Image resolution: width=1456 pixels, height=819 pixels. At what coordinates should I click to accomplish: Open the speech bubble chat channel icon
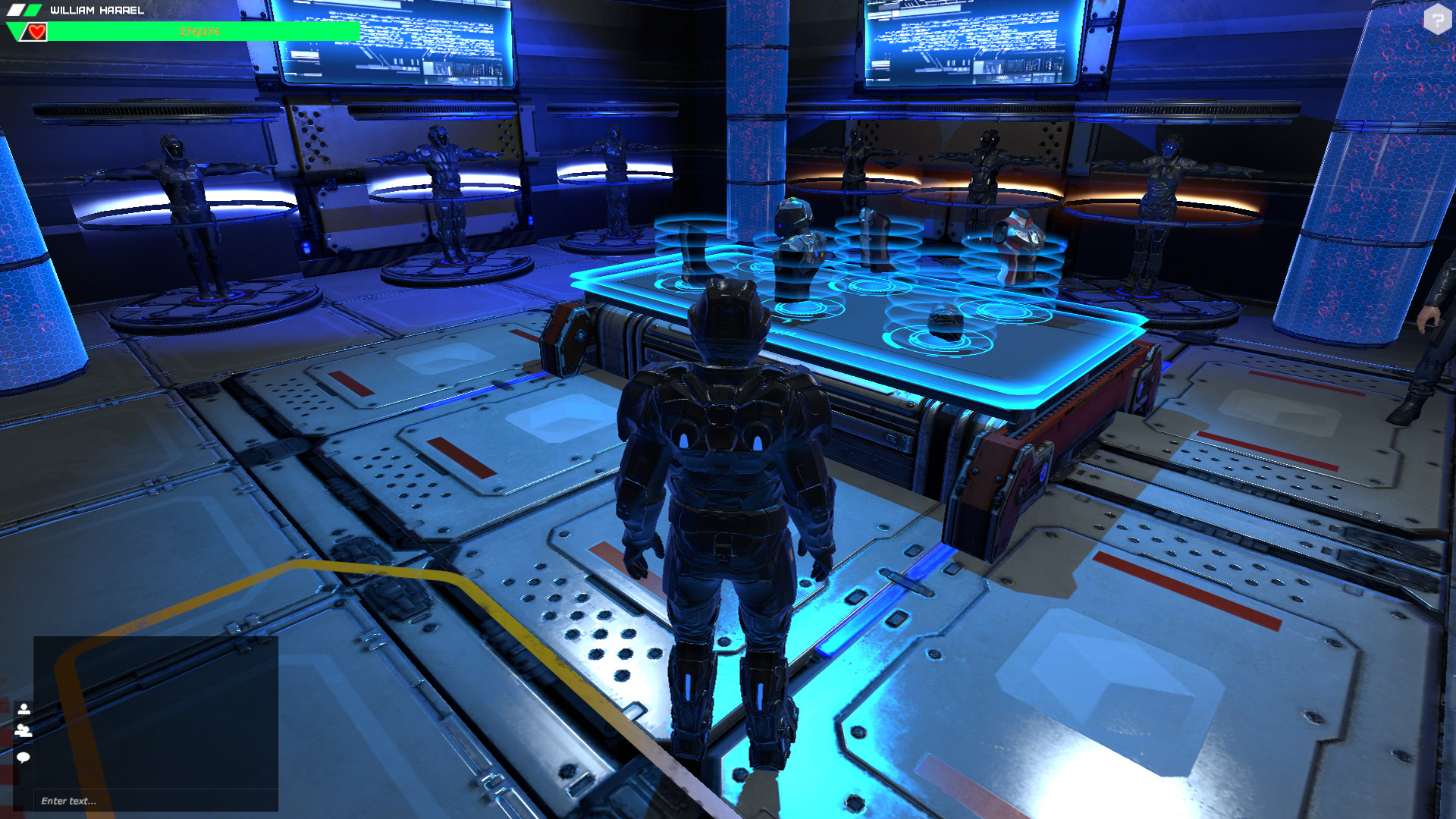pos(25,758)
